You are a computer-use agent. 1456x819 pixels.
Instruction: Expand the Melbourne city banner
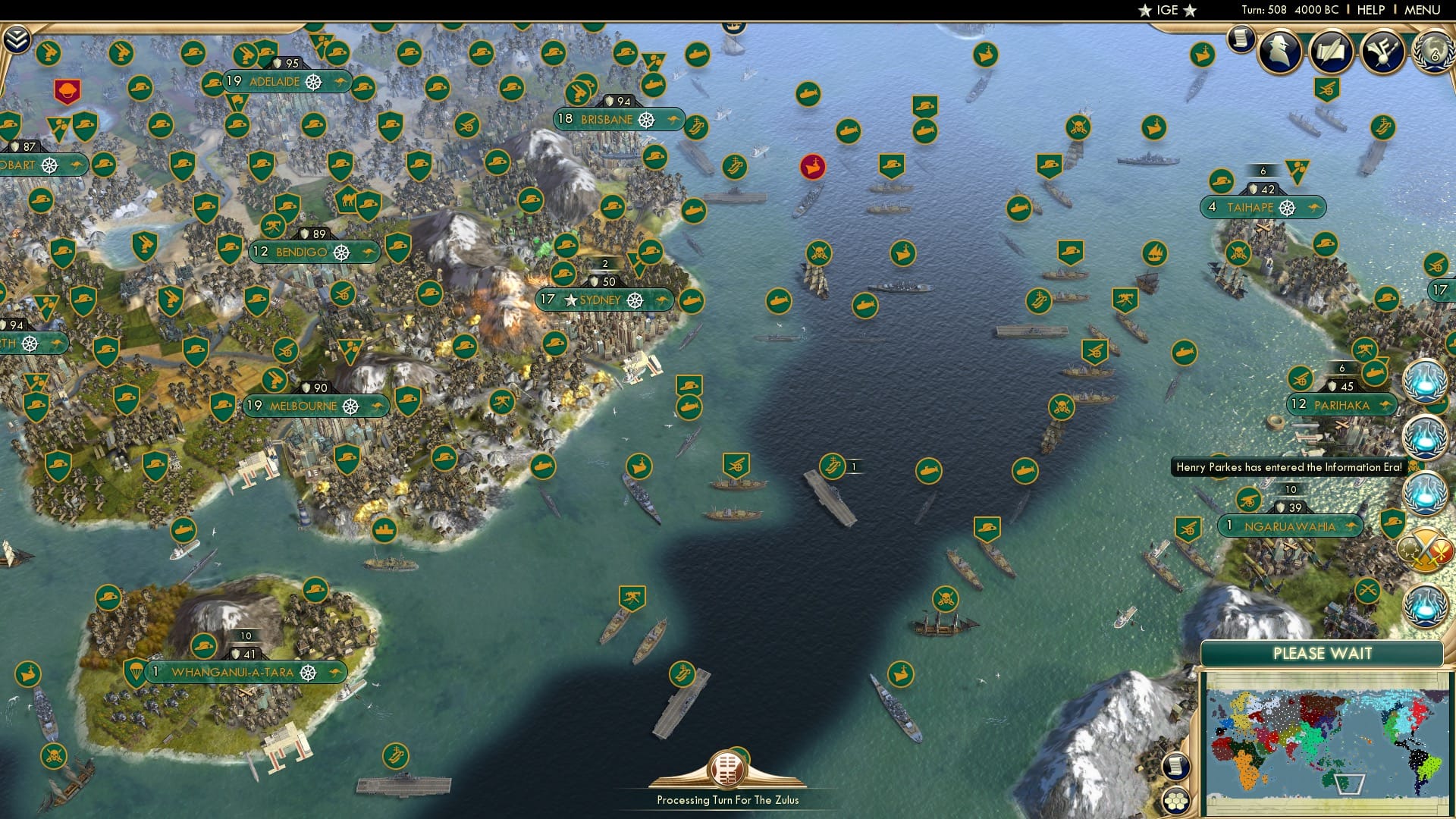315,406
